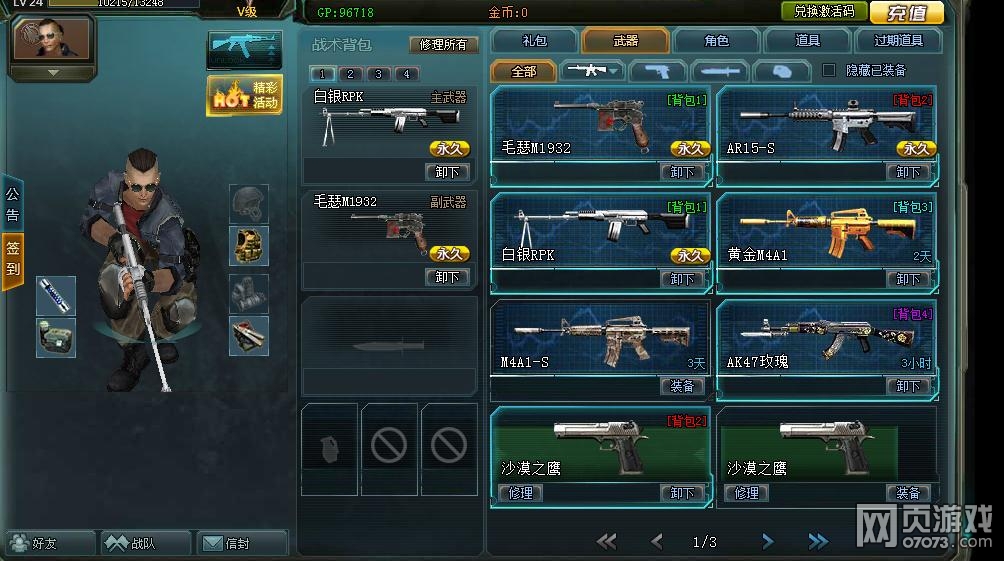
Task: Jump to the last inventory page
Action: (x=818, y=542)
